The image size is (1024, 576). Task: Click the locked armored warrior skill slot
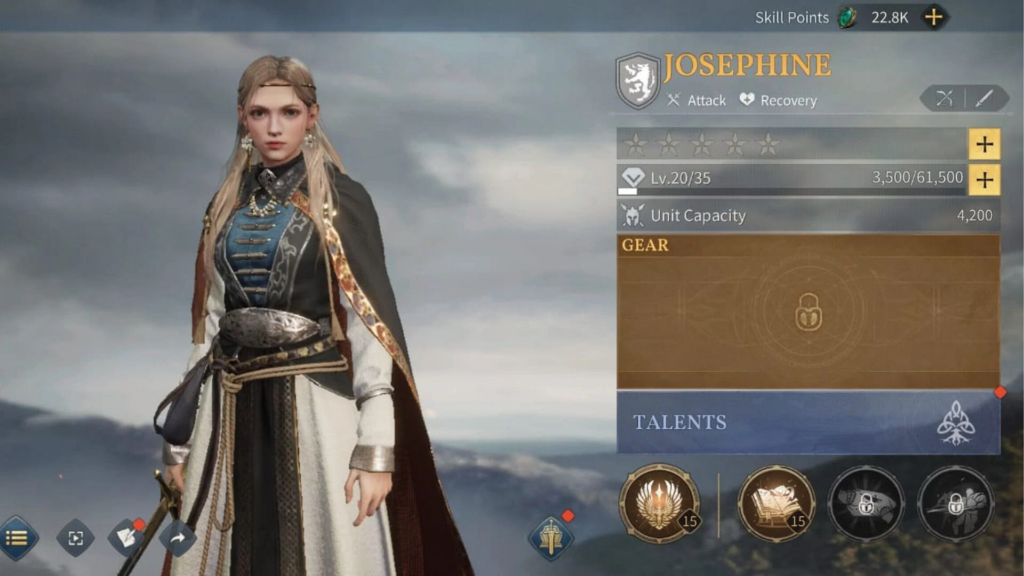(x=956, y=503)
